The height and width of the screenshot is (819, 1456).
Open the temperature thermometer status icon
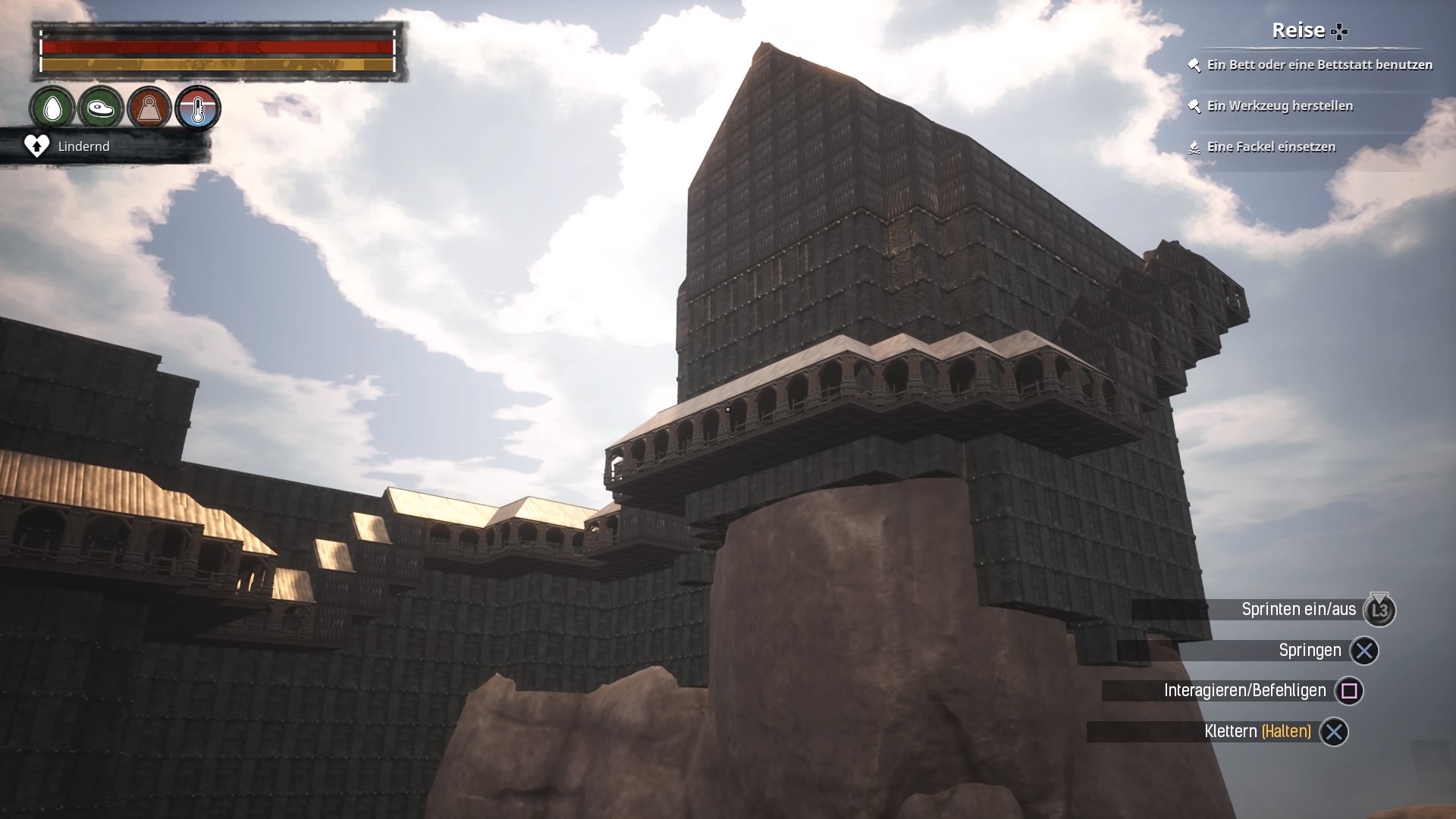coord(198,108)
